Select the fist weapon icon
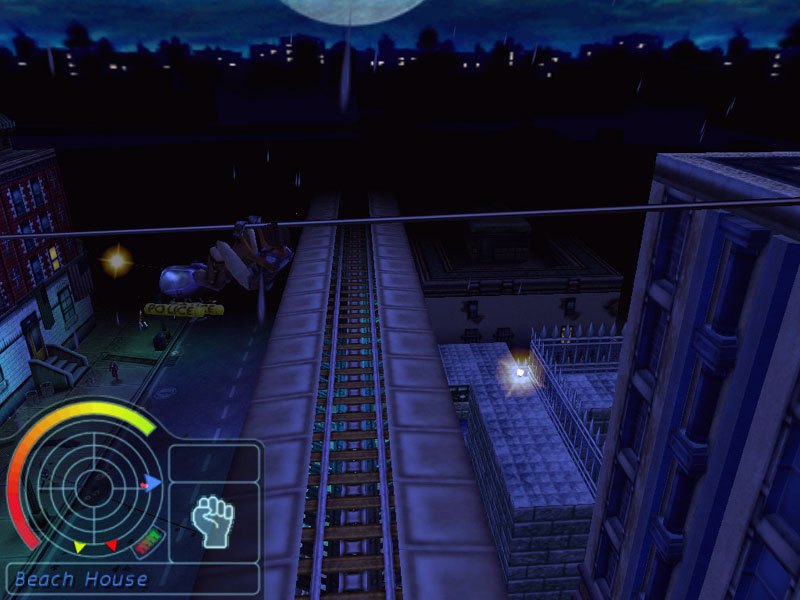This screenshot has width=800, height=600. 213,522
